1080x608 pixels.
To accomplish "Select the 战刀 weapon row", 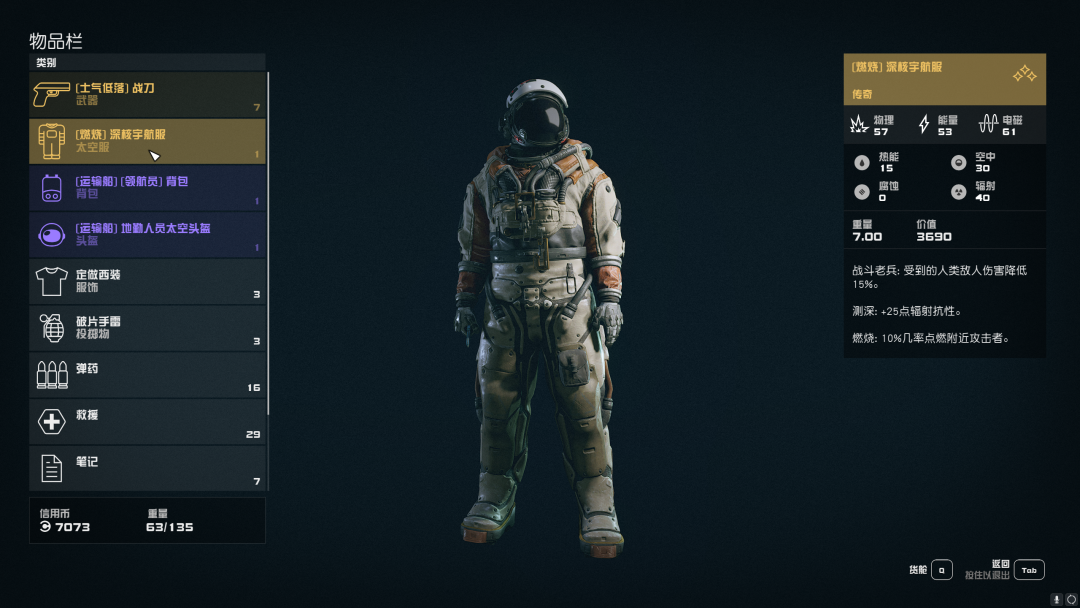I will tap(148, 94).
